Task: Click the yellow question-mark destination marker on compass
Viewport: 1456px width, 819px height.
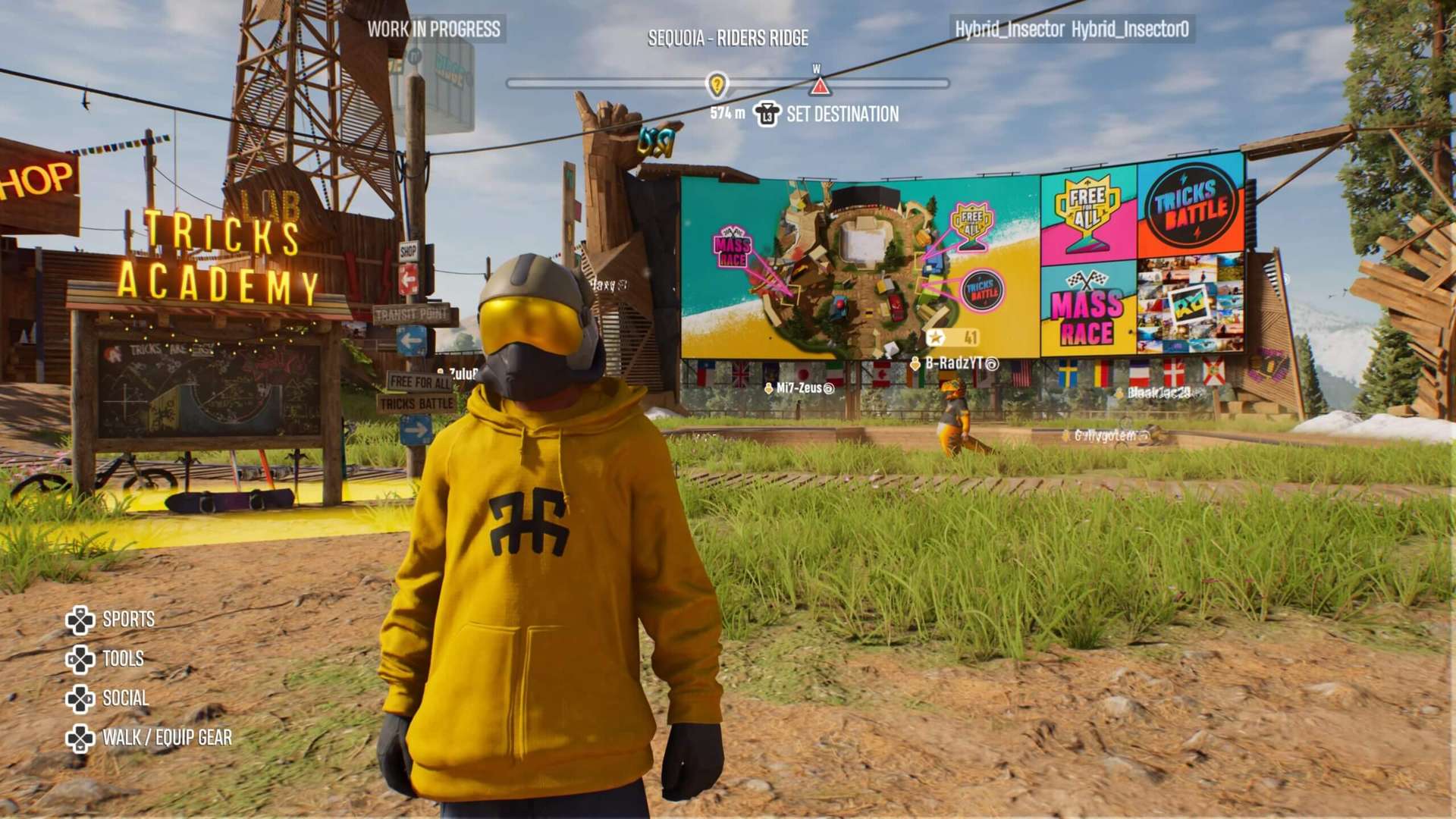Action: pyautogui.click(x=717, y=85)
